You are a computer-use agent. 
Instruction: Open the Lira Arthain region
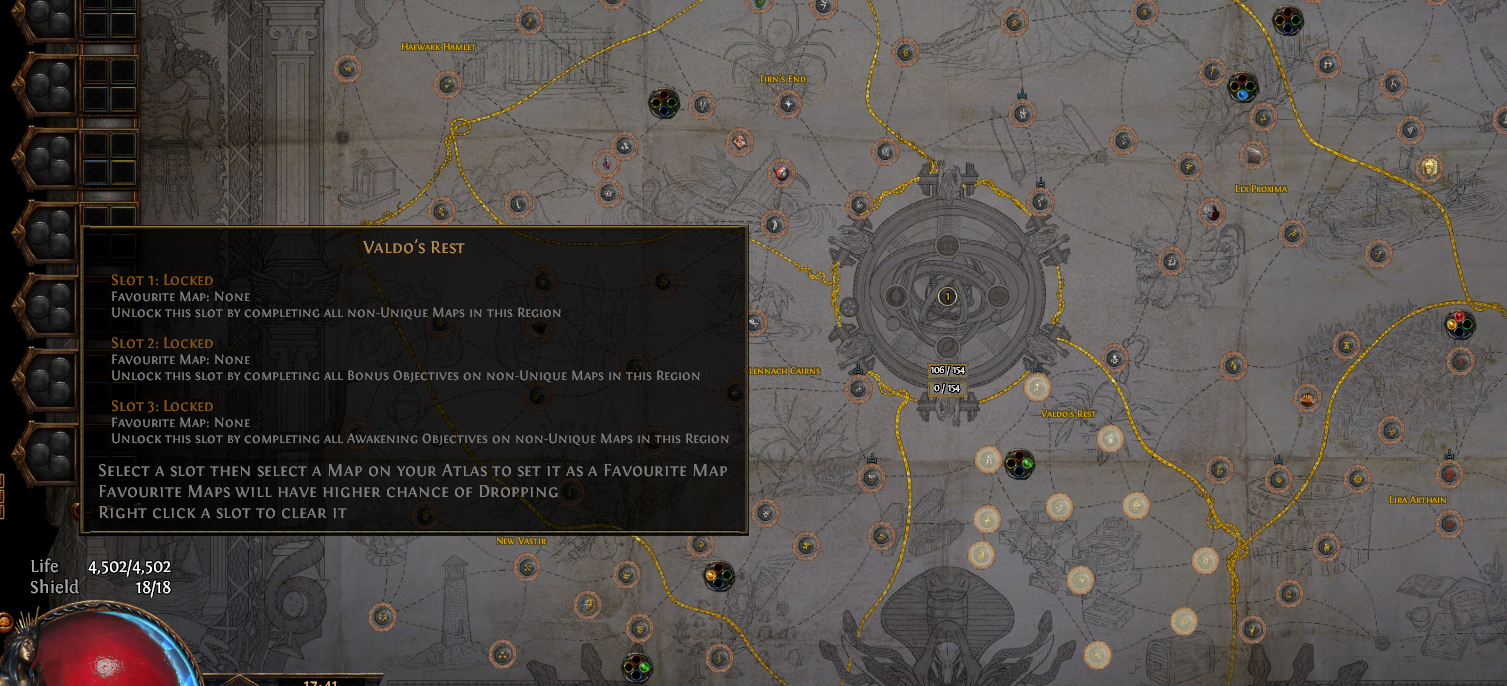1417,499
